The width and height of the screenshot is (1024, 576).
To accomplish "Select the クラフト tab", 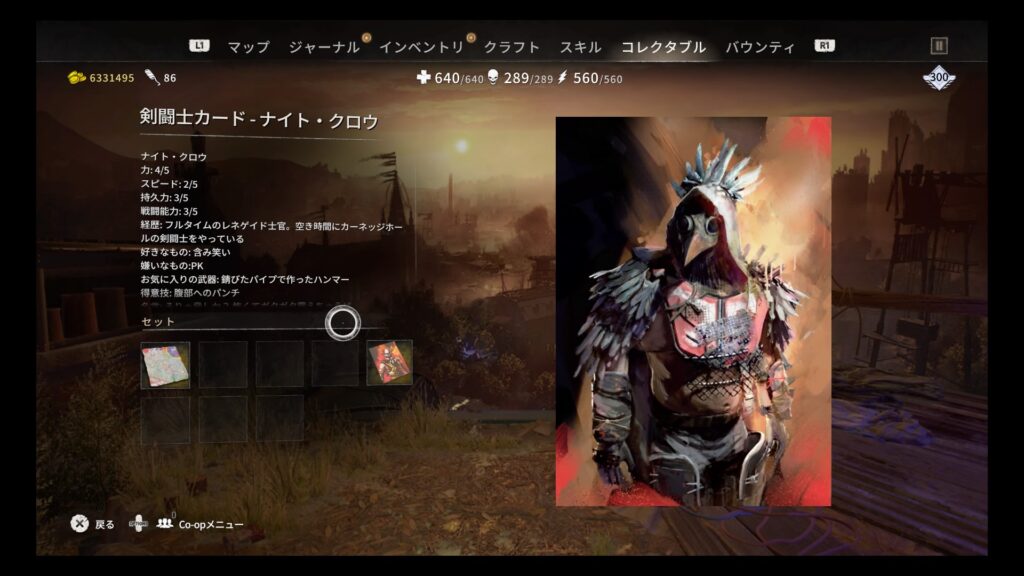I will click(511, 47).
